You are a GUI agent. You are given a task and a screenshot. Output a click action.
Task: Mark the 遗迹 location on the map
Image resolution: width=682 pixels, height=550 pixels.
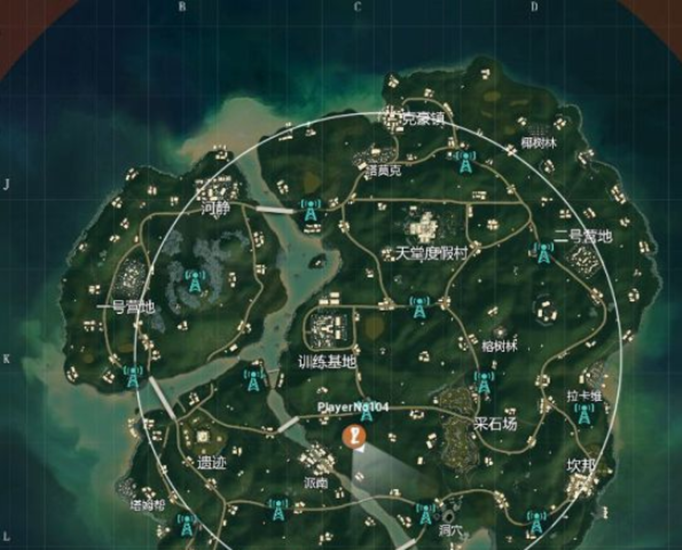[x=212, y=463]
